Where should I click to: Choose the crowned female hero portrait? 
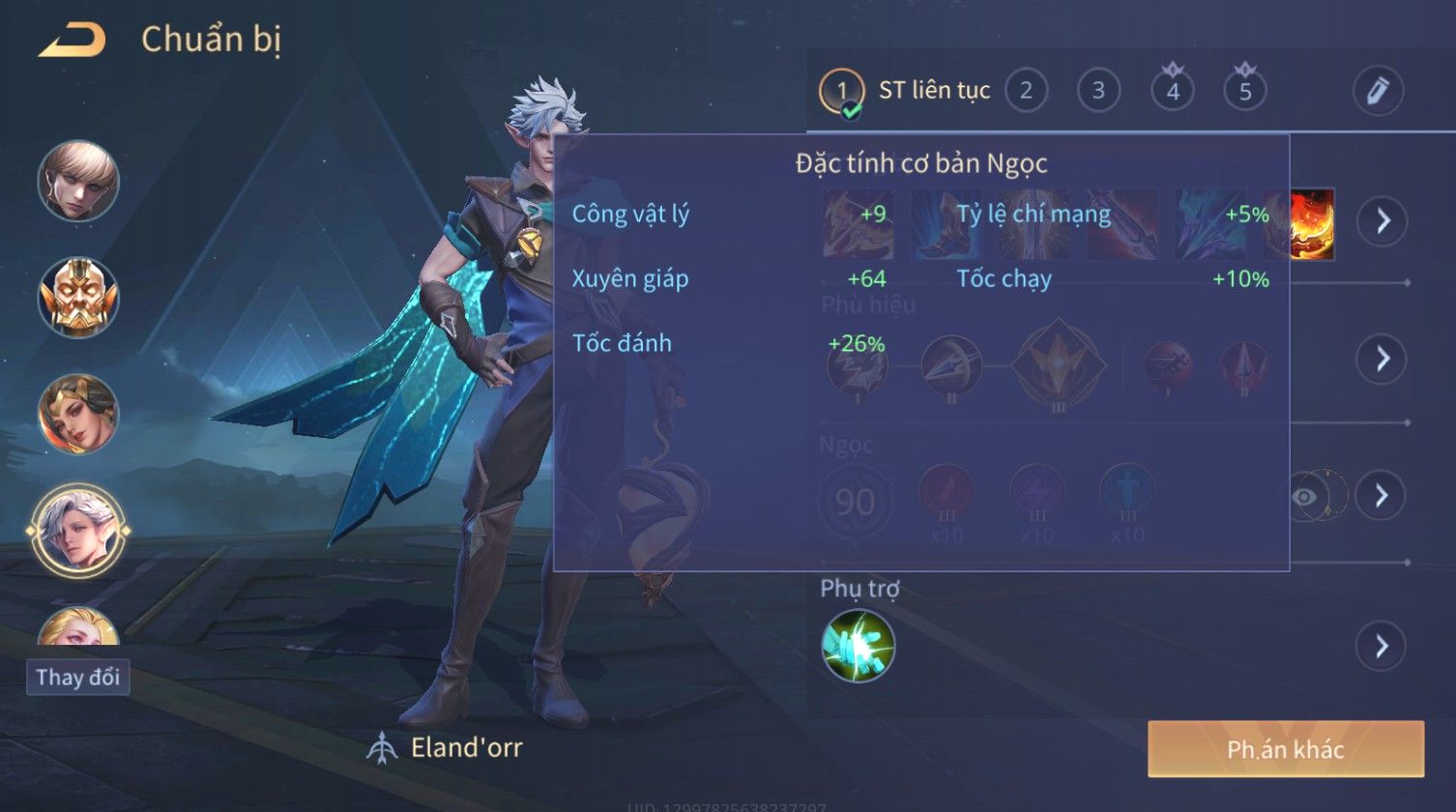(x=78, y=414)
